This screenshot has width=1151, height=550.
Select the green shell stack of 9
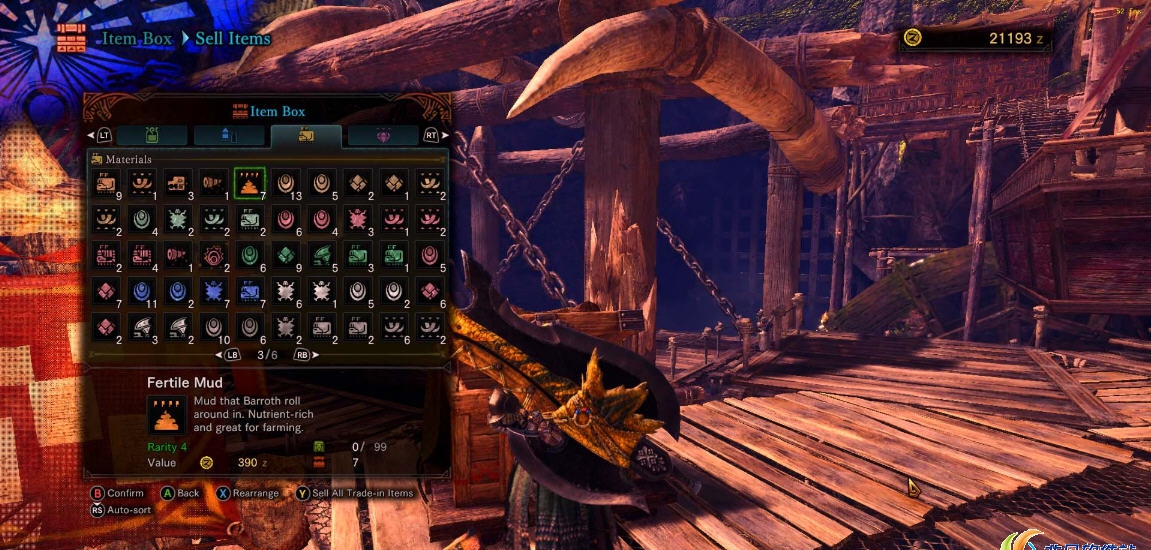click(x=285, y=256)
